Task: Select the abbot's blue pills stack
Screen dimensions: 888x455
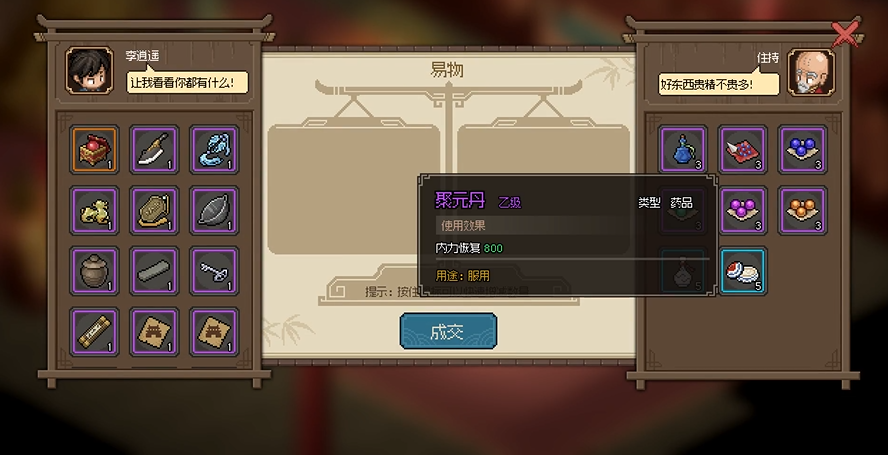Action: click(803, 150)
